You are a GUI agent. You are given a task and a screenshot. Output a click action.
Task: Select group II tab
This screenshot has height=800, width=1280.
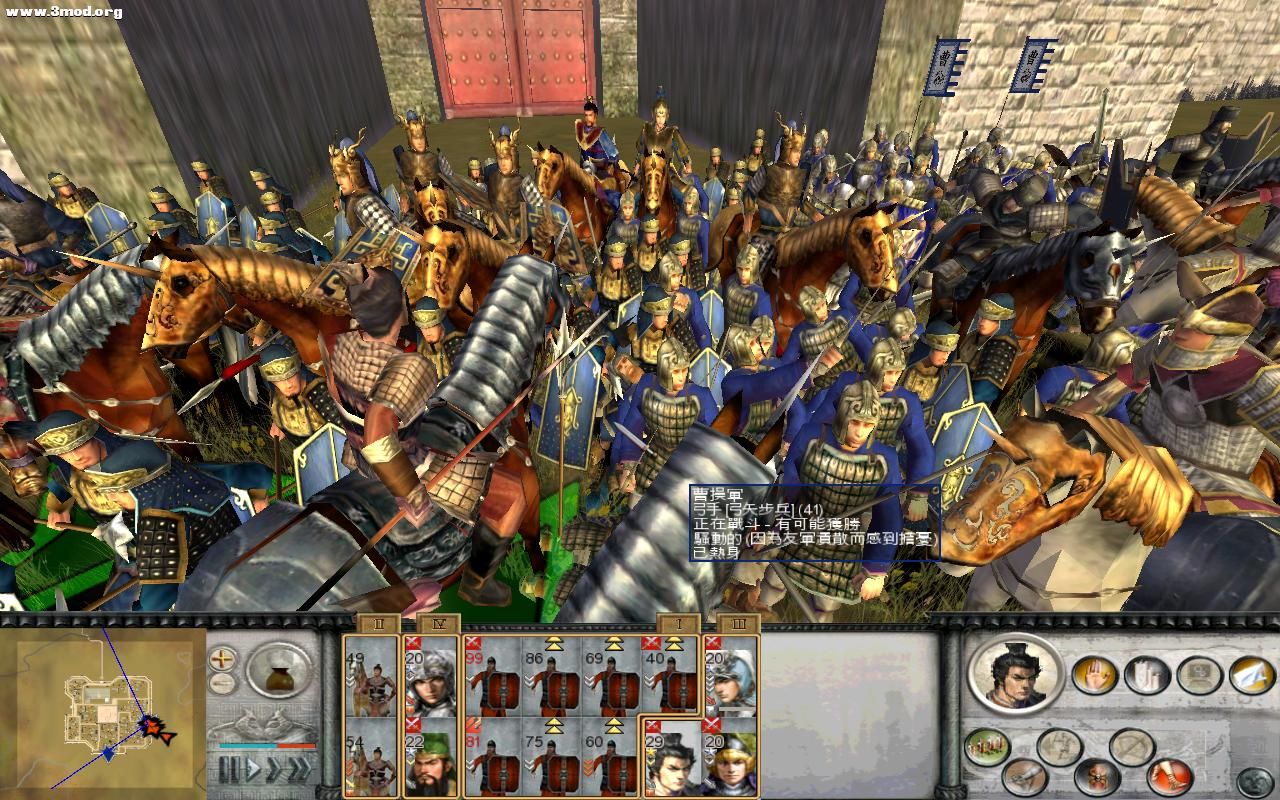377,625
